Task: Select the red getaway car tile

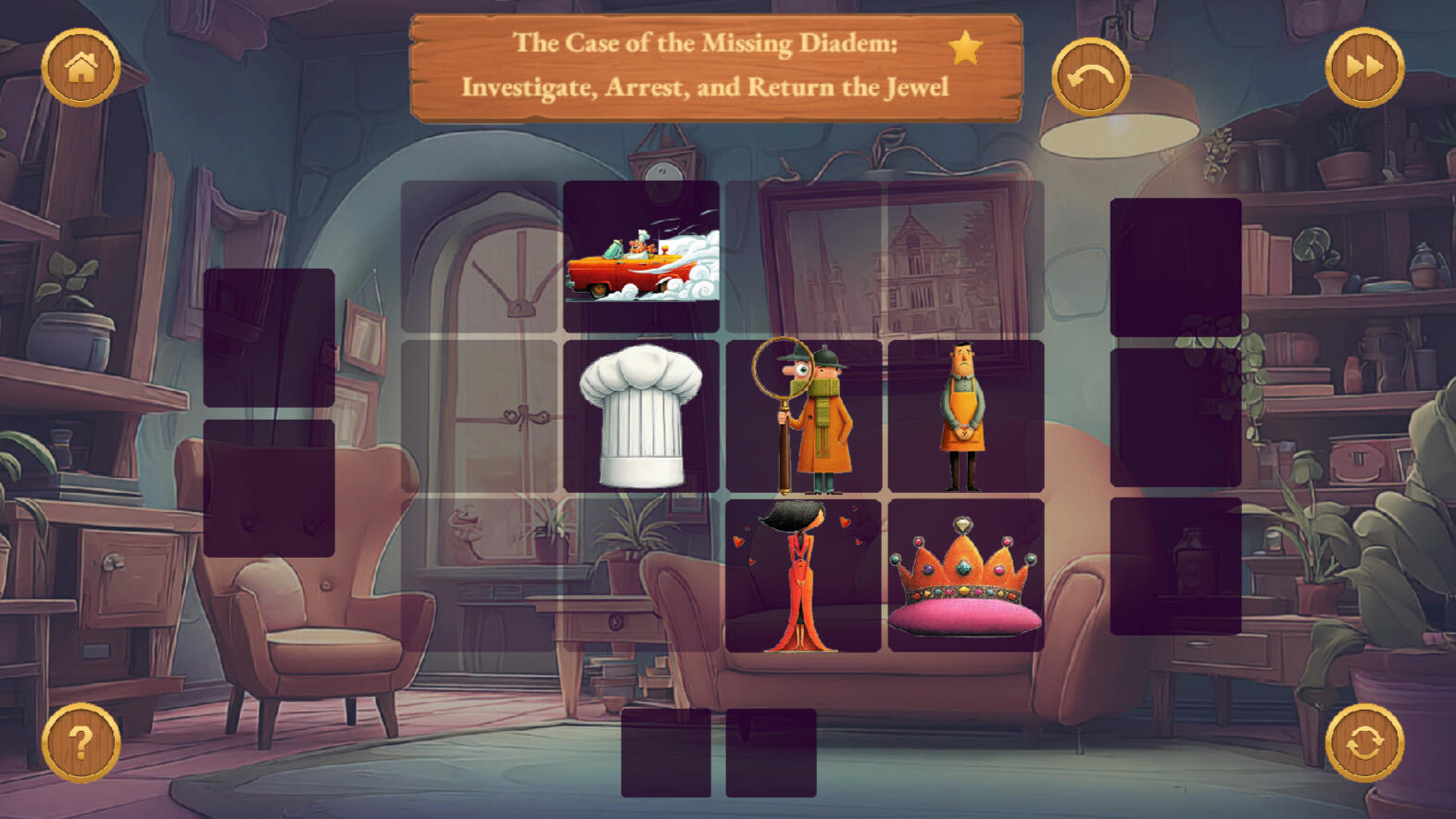Action: tap(641, 257)
